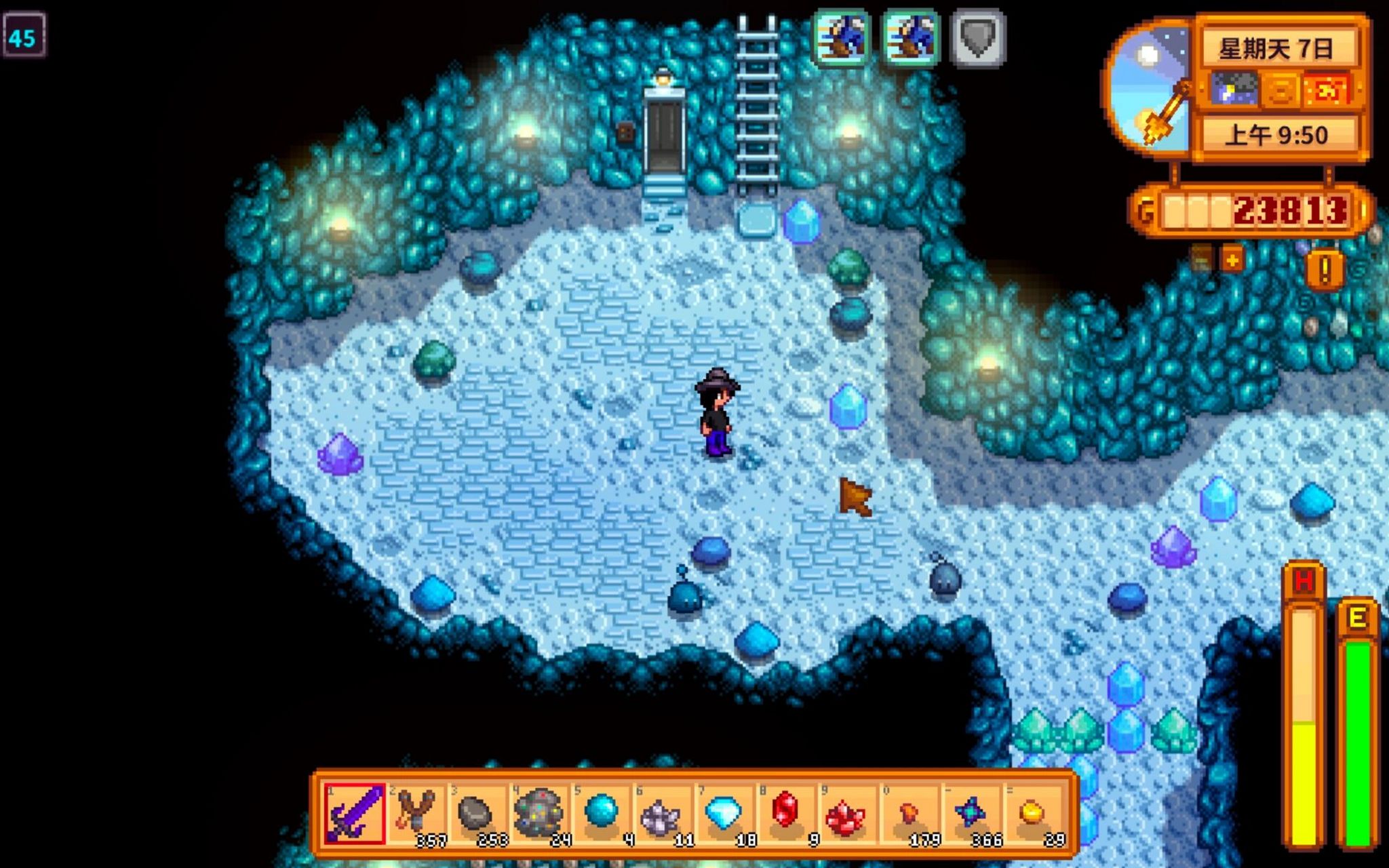Viewport: 1389px width, 868px height.
Task: Select the single red ruby slot
Action: click(785, 814)
